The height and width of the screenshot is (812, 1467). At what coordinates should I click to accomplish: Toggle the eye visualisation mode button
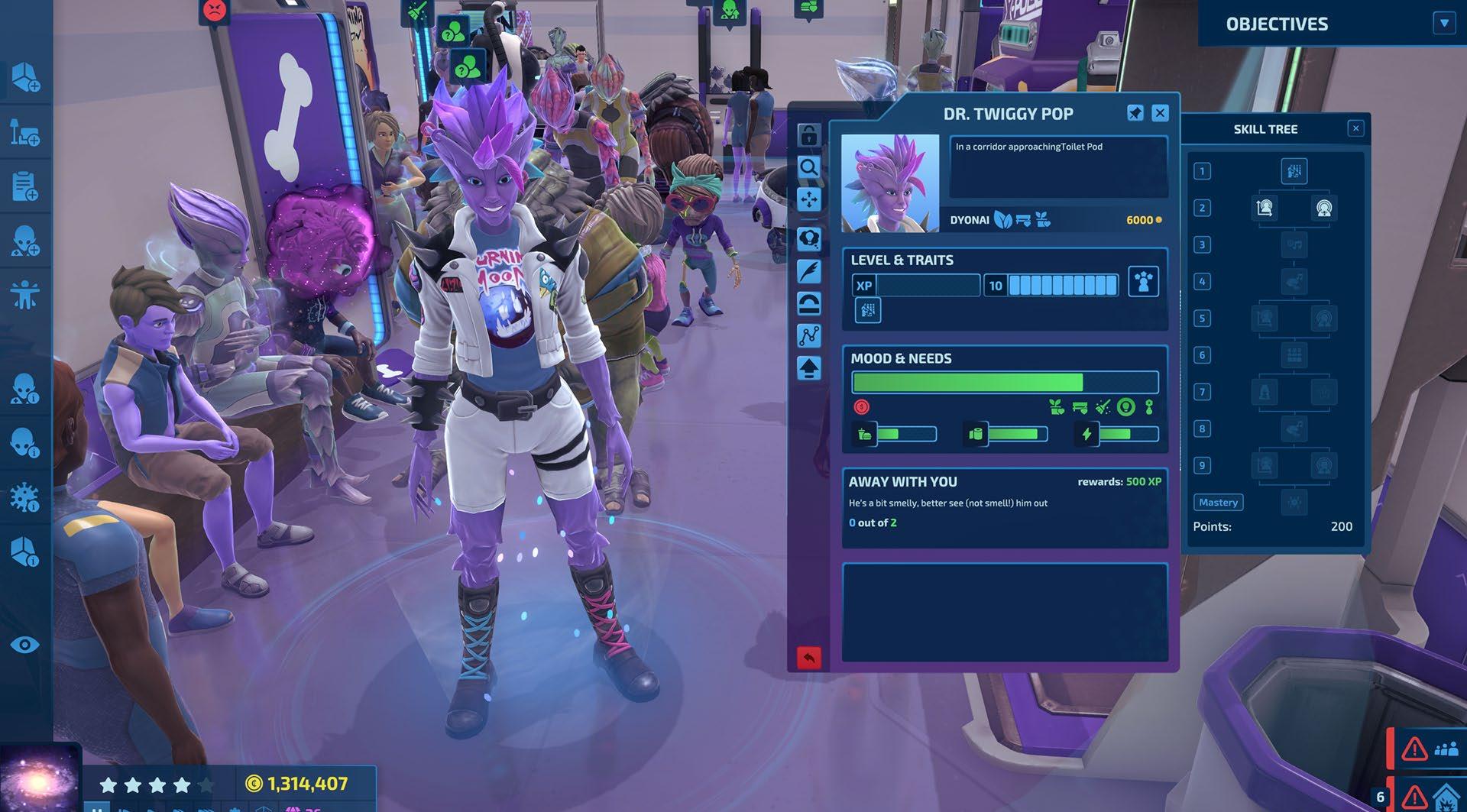coord(25,645)
